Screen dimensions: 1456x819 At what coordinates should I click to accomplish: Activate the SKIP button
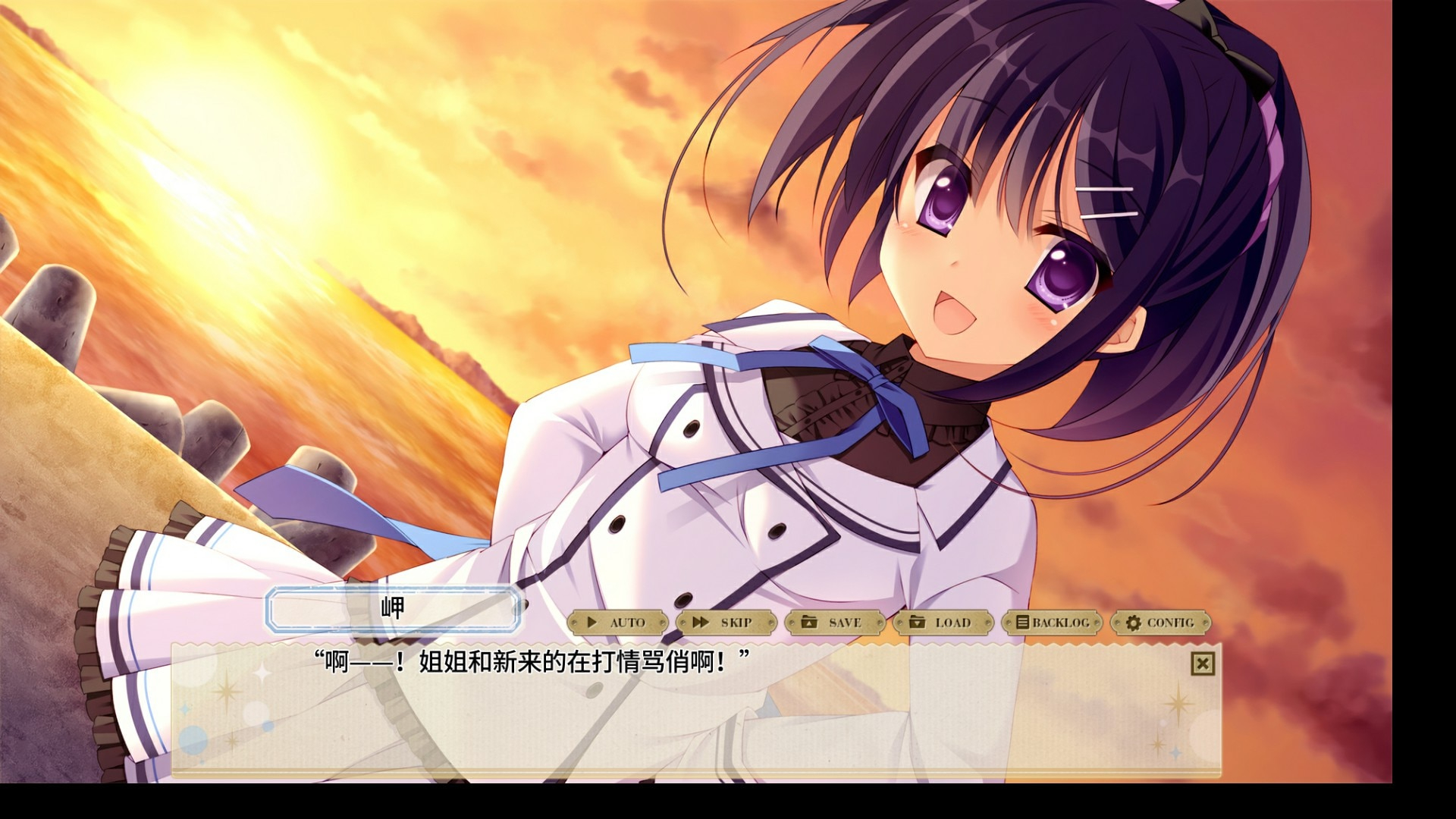[x=726, y=623]
